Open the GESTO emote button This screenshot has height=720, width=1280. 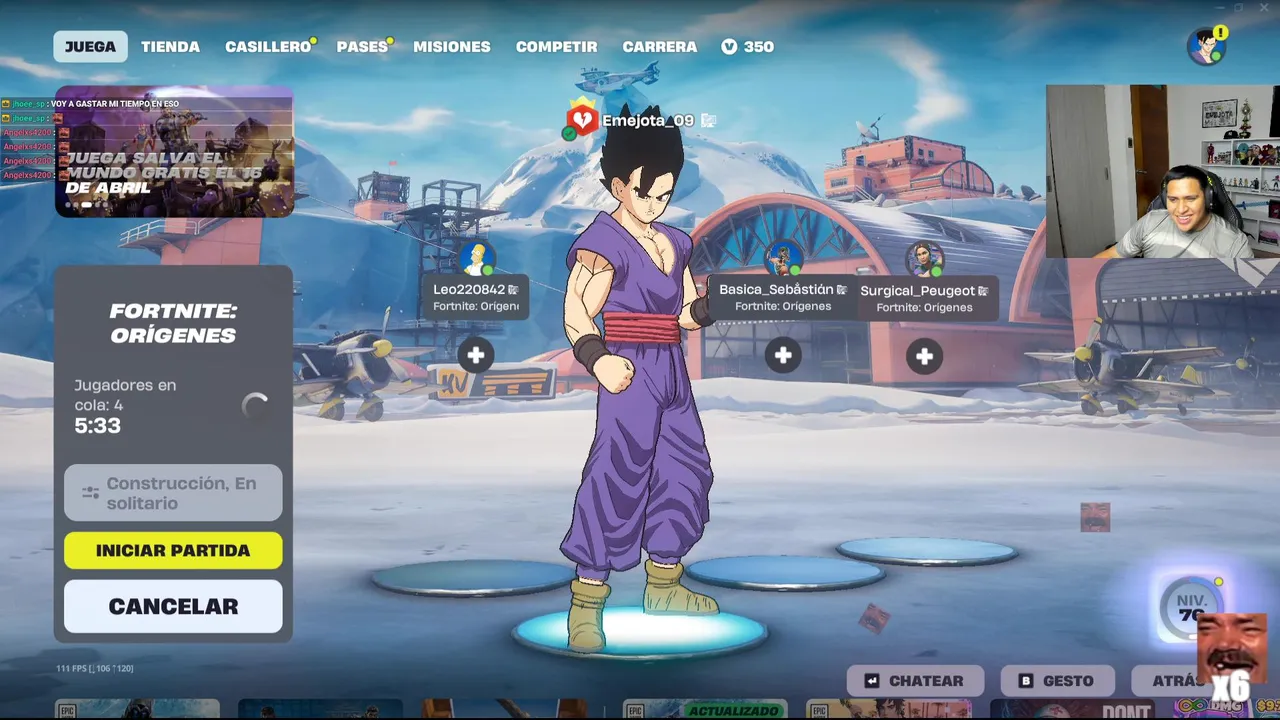coord(1057,681)
